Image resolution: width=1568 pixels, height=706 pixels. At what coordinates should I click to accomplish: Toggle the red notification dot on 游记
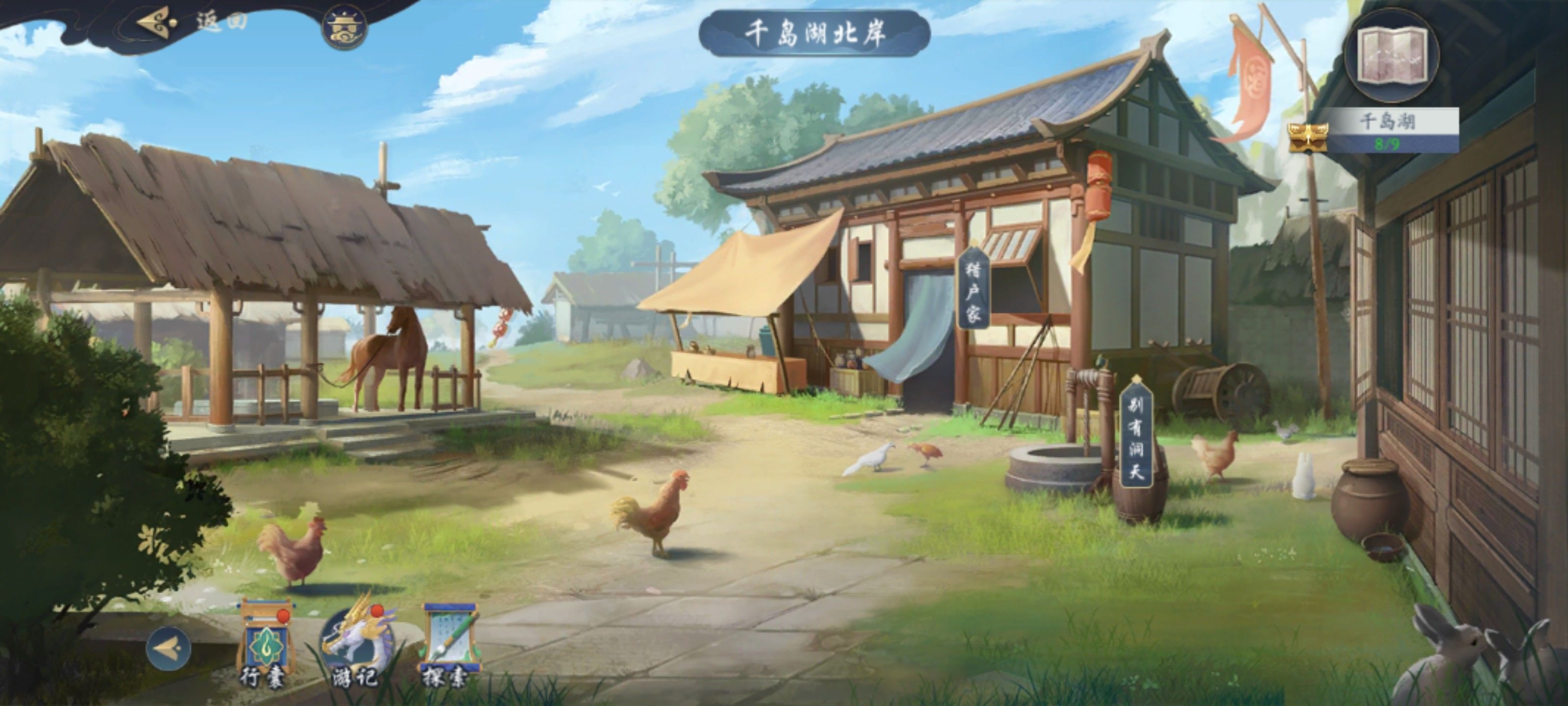coord(378,611)
